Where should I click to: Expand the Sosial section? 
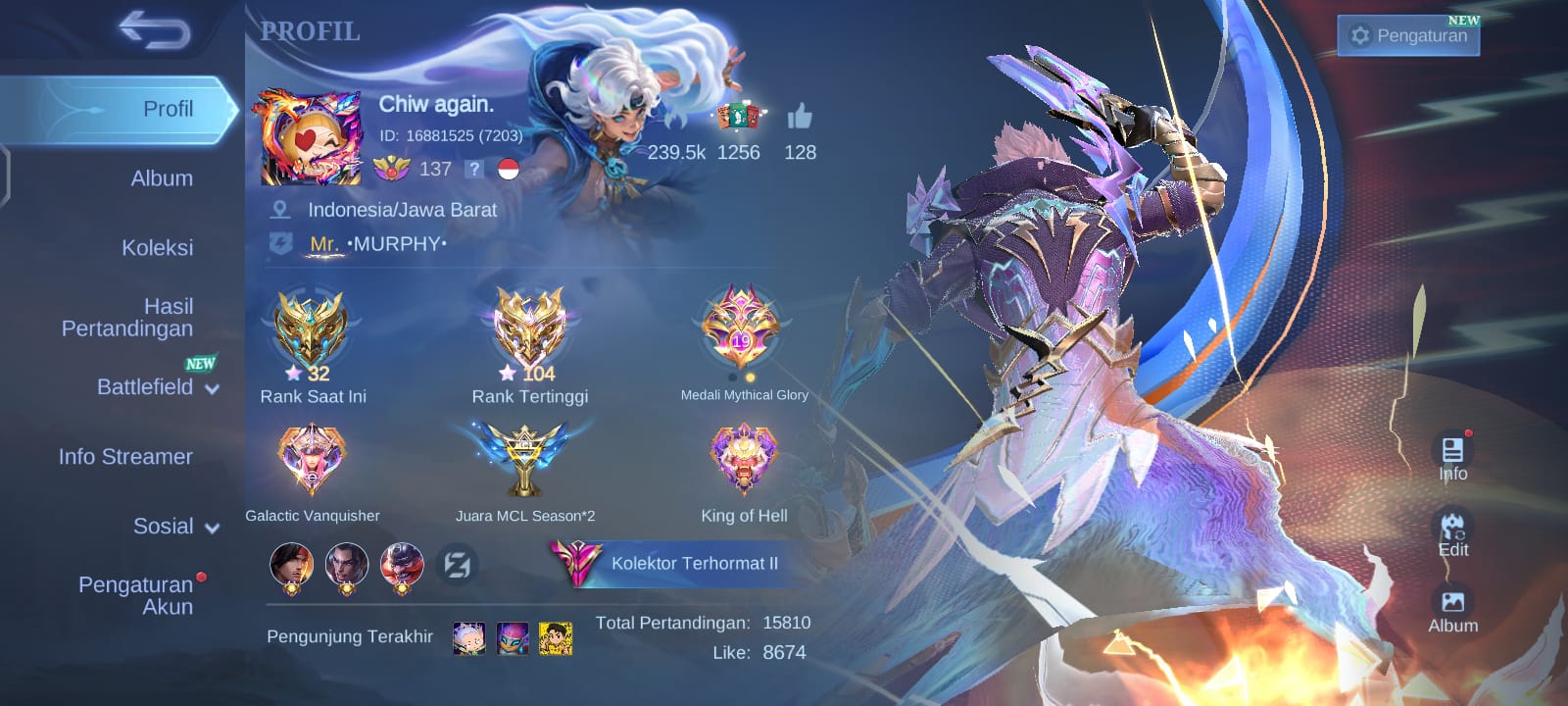point(175,527)
